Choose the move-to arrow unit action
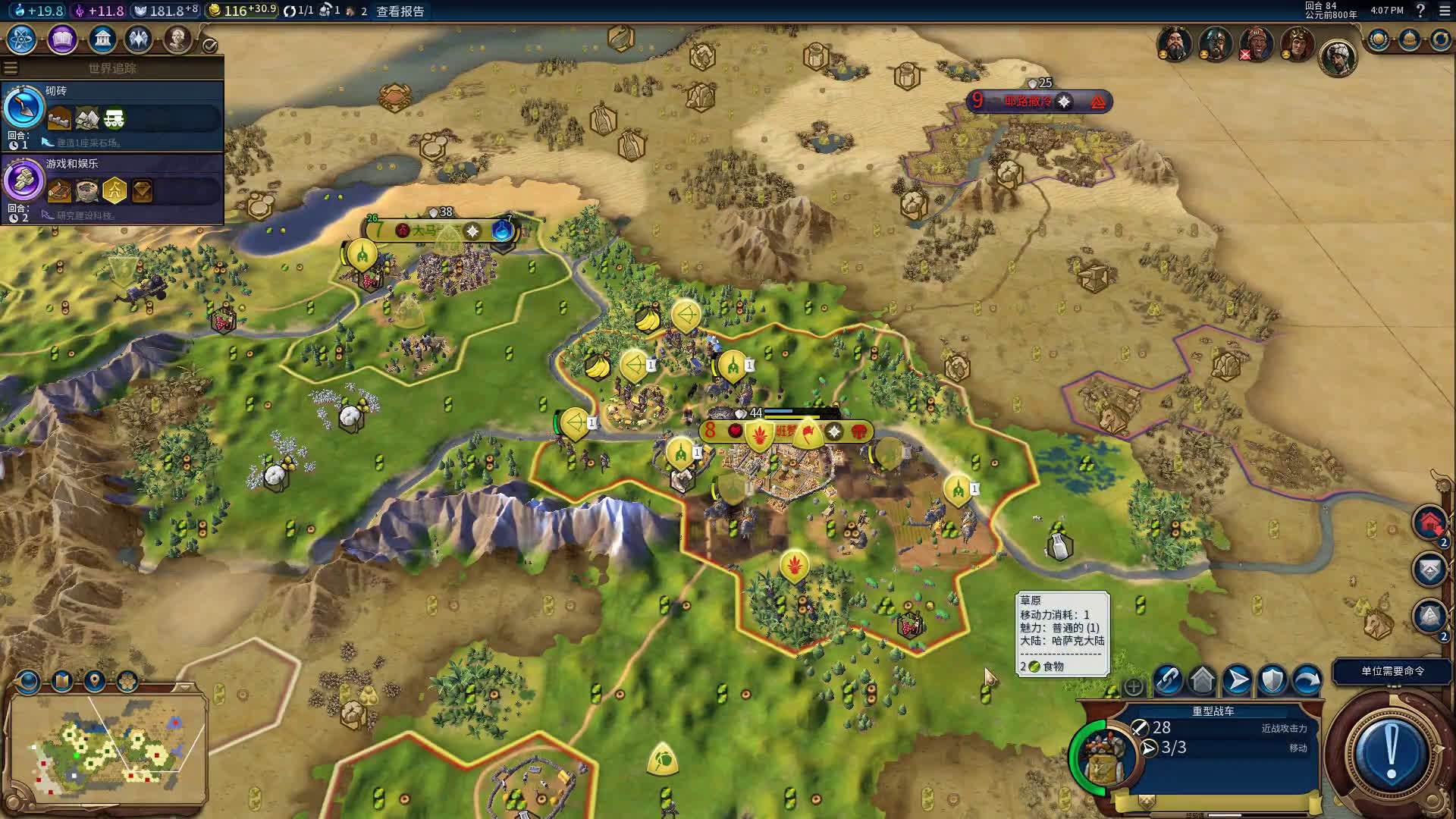The height and width of the screenshot is (819, 1456). tap(1237, 680)
